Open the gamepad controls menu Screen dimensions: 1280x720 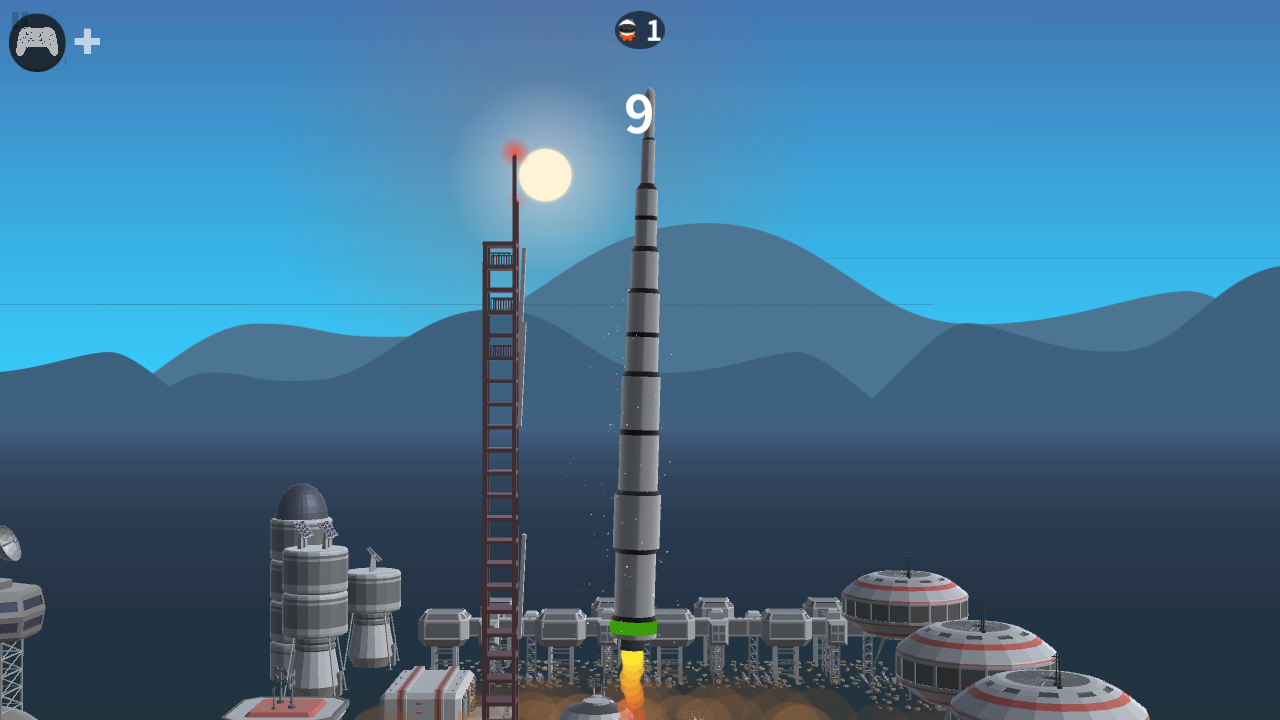[36, 41]
